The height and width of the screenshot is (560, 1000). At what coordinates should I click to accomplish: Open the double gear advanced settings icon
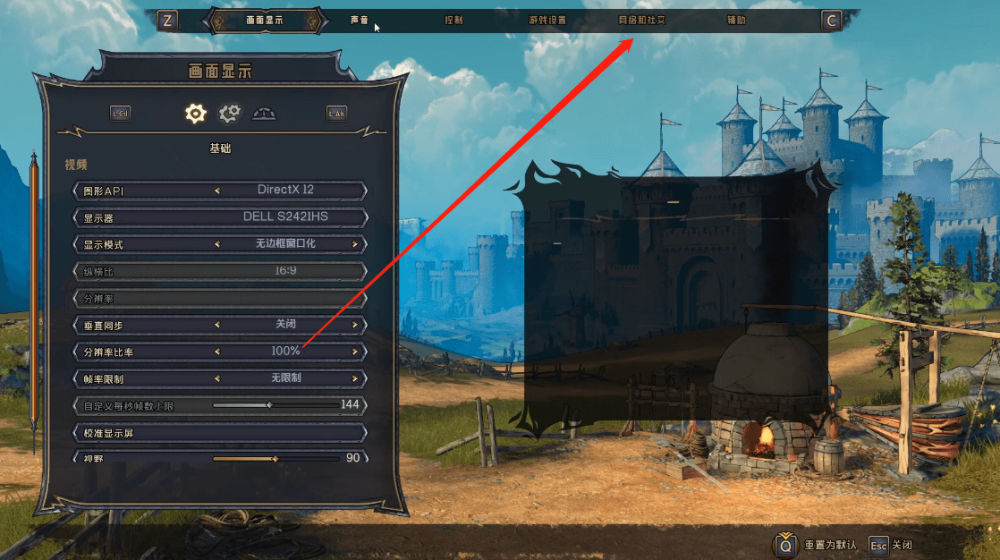pos(230,113)
